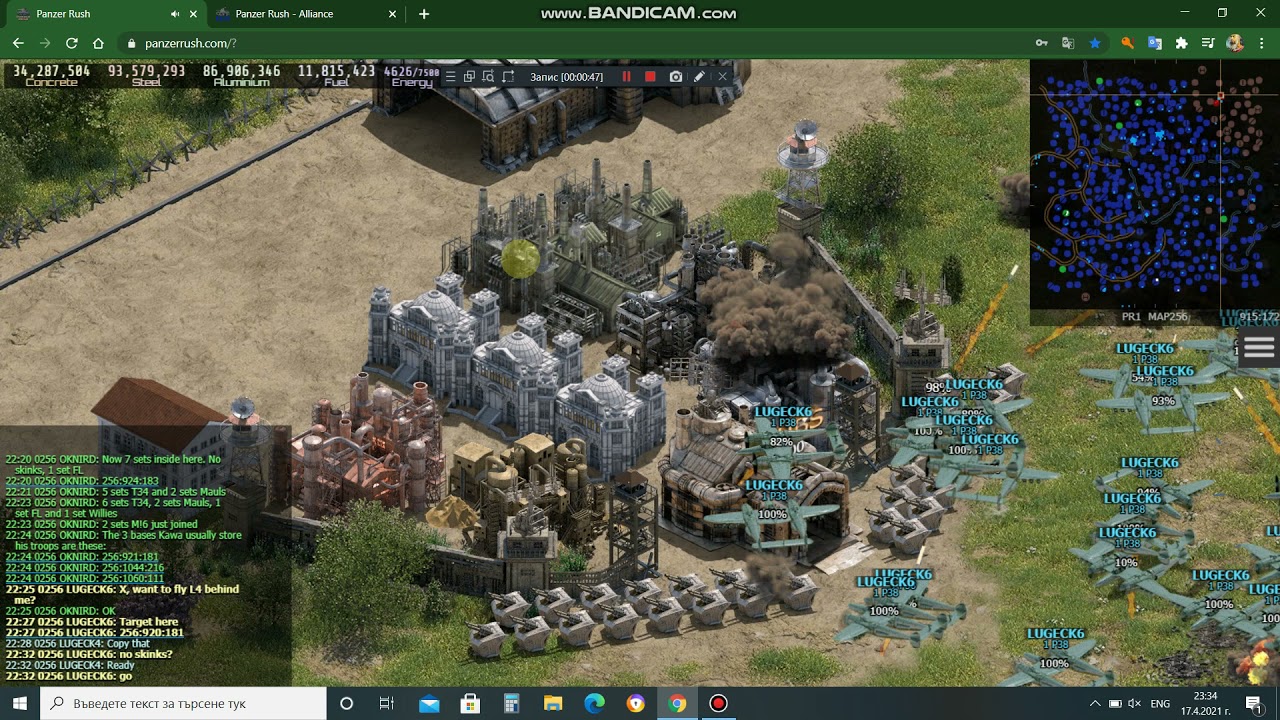Stop the Bandicam recording
Screen dimensions: 1280x720
(x=650, y=77)
